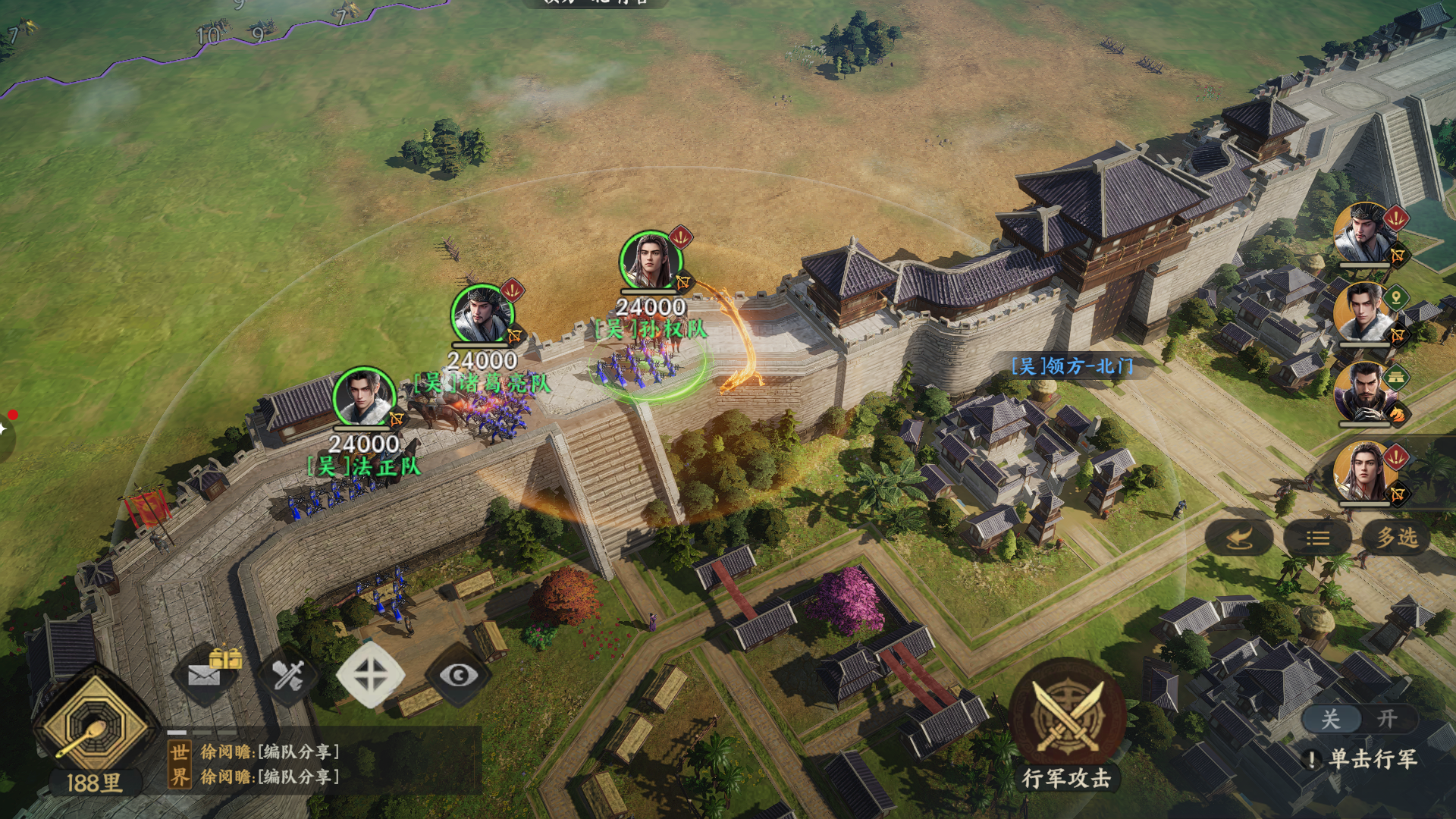Enable 多选 multi-select mode

(x=1396, y=538)
